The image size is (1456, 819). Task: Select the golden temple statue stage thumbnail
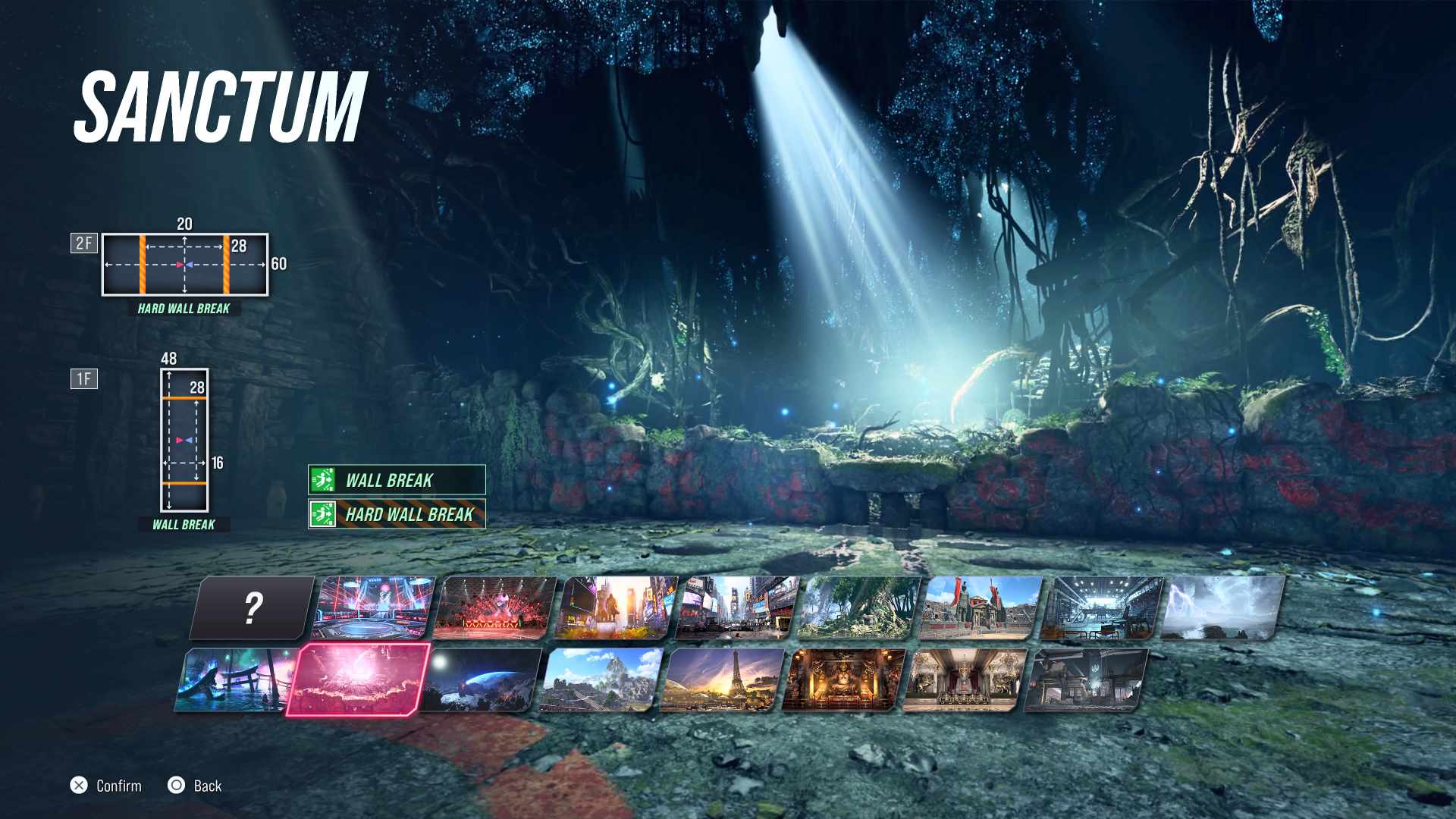pyautogui.click(x=845, y=680)
